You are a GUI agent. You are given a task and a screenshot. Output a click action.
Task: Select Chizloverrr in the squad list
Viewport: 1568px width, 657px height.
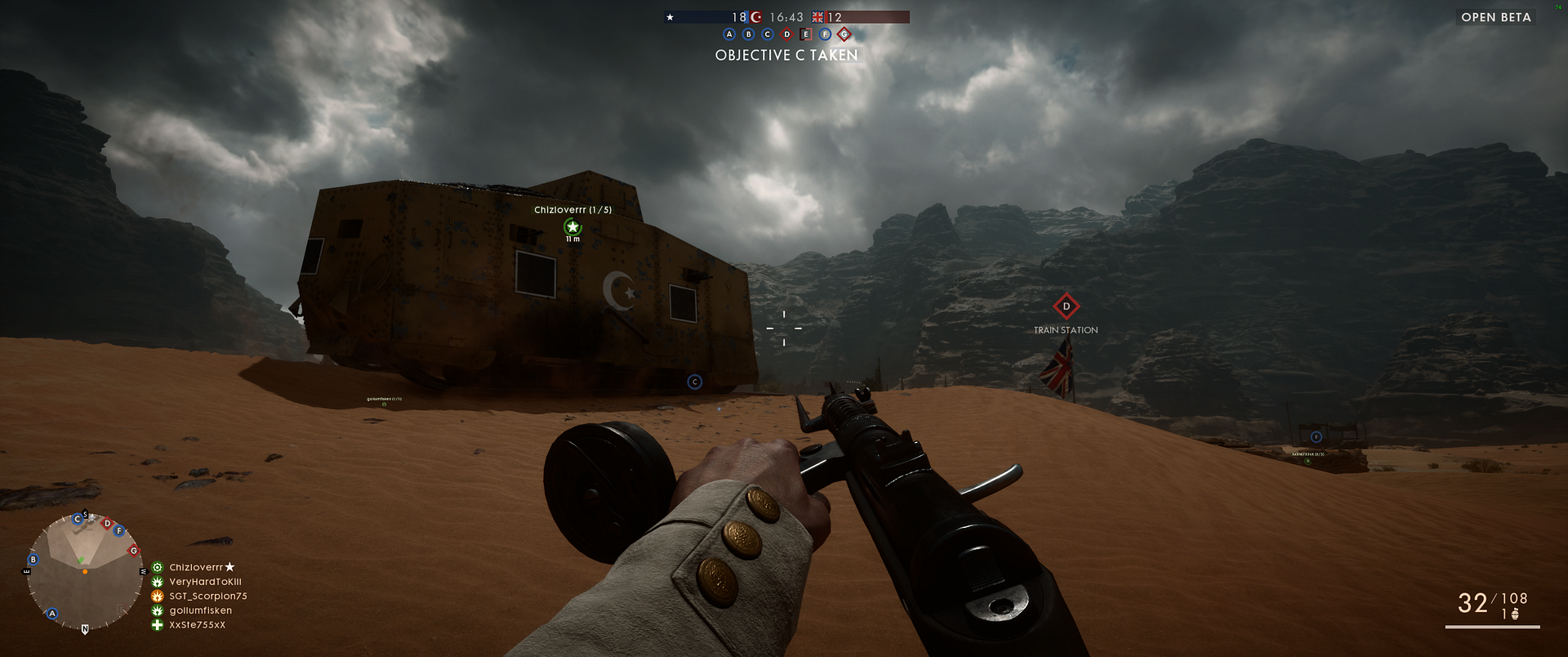click(196, 567)
